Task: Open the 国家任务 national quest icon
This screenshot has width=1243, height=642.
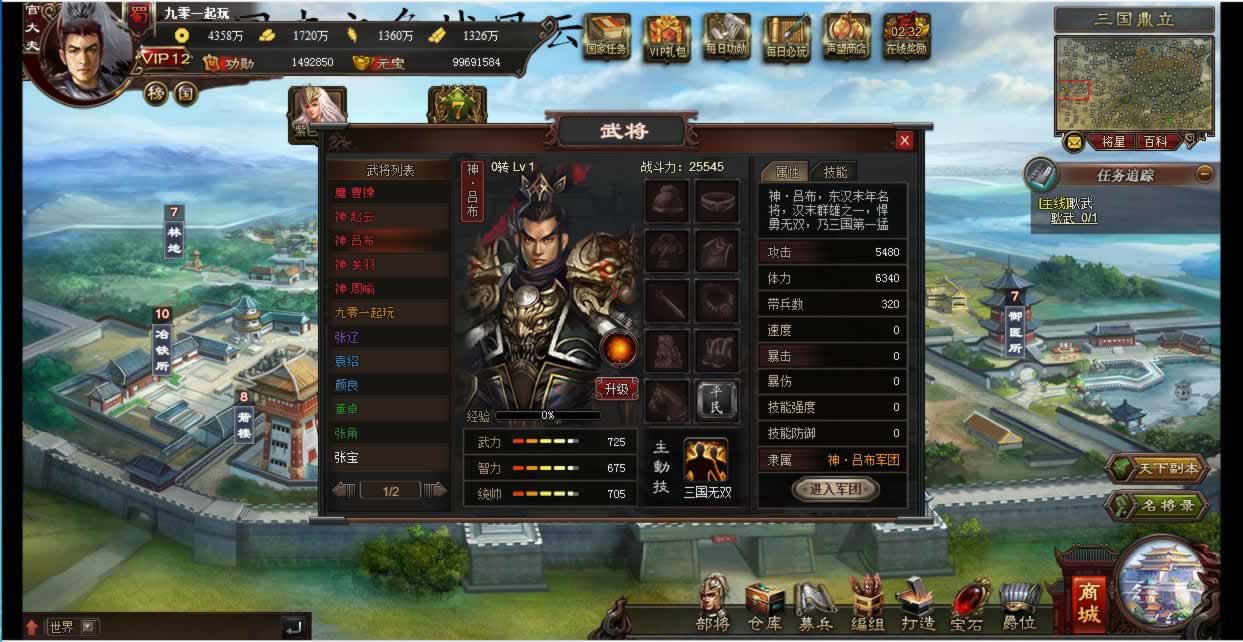Action: coord(607,36)
